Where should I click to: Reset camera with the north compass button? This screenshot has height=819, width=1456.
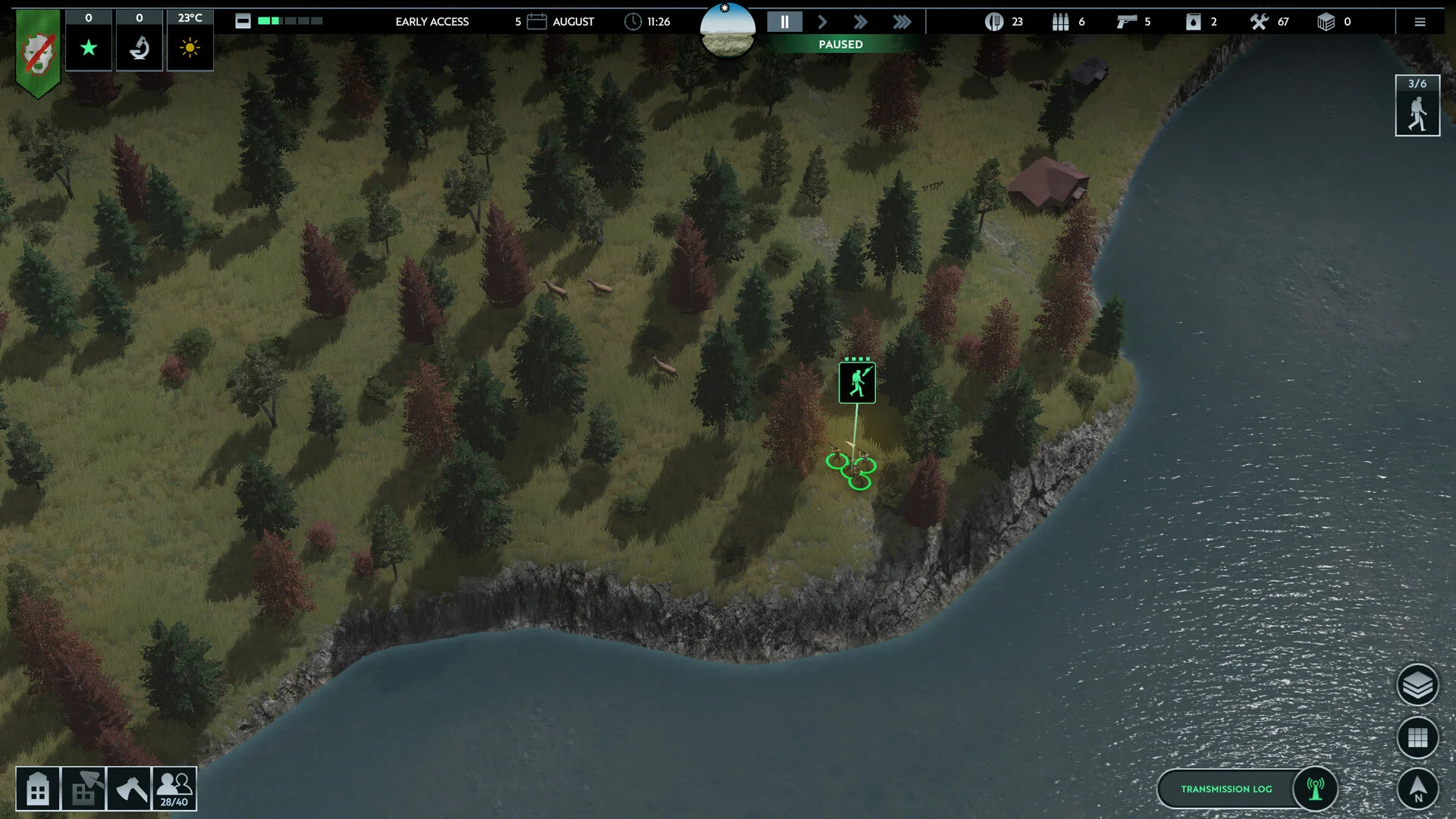(x=1417, y=789)
